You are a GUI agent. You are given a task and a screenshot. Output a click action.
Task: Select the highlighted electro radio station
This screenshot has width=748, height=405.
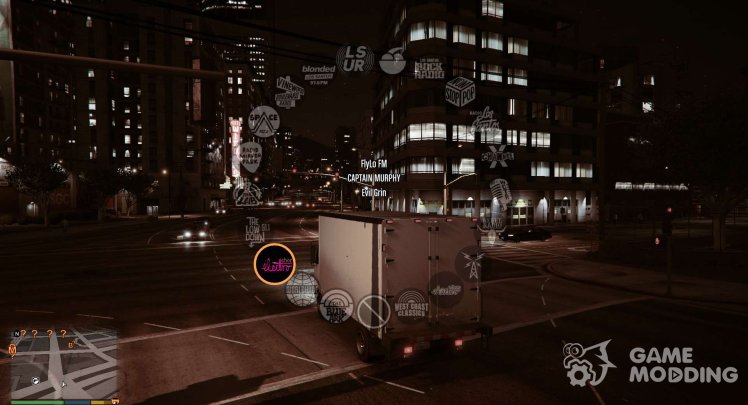coord(274,264)
